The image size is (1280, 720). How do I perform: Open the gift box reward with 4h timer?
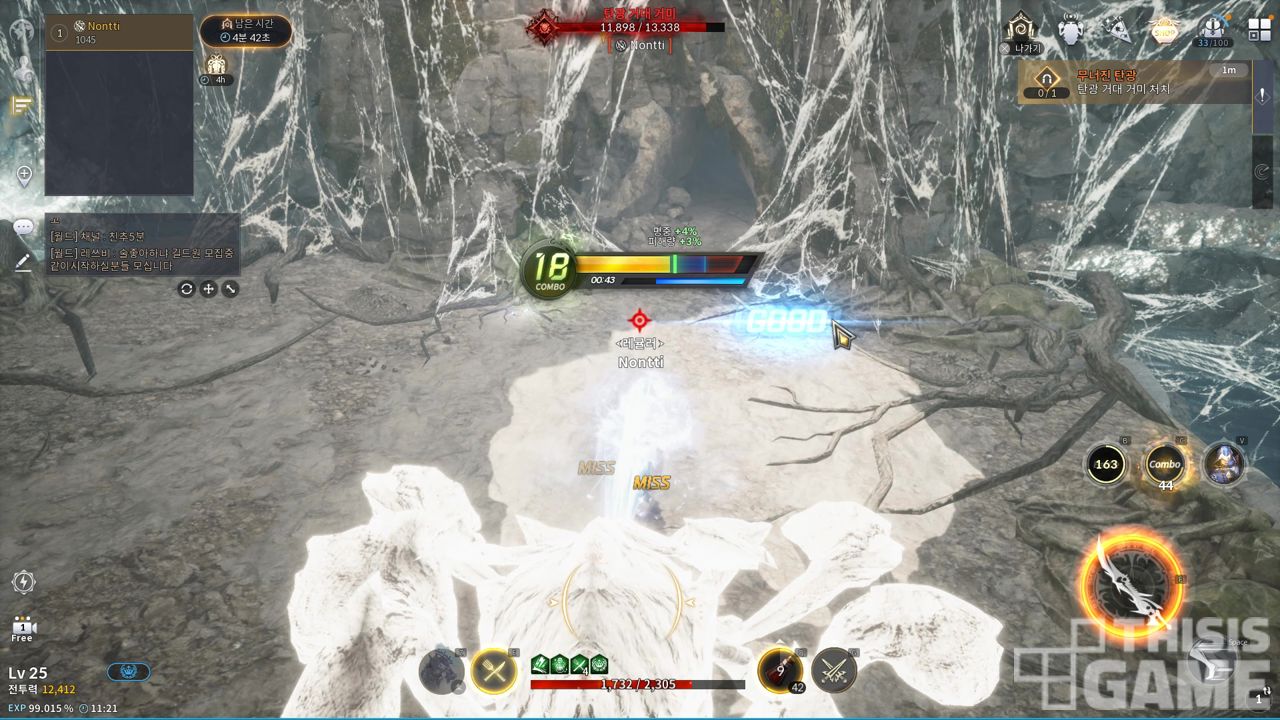tap(215, 67)
